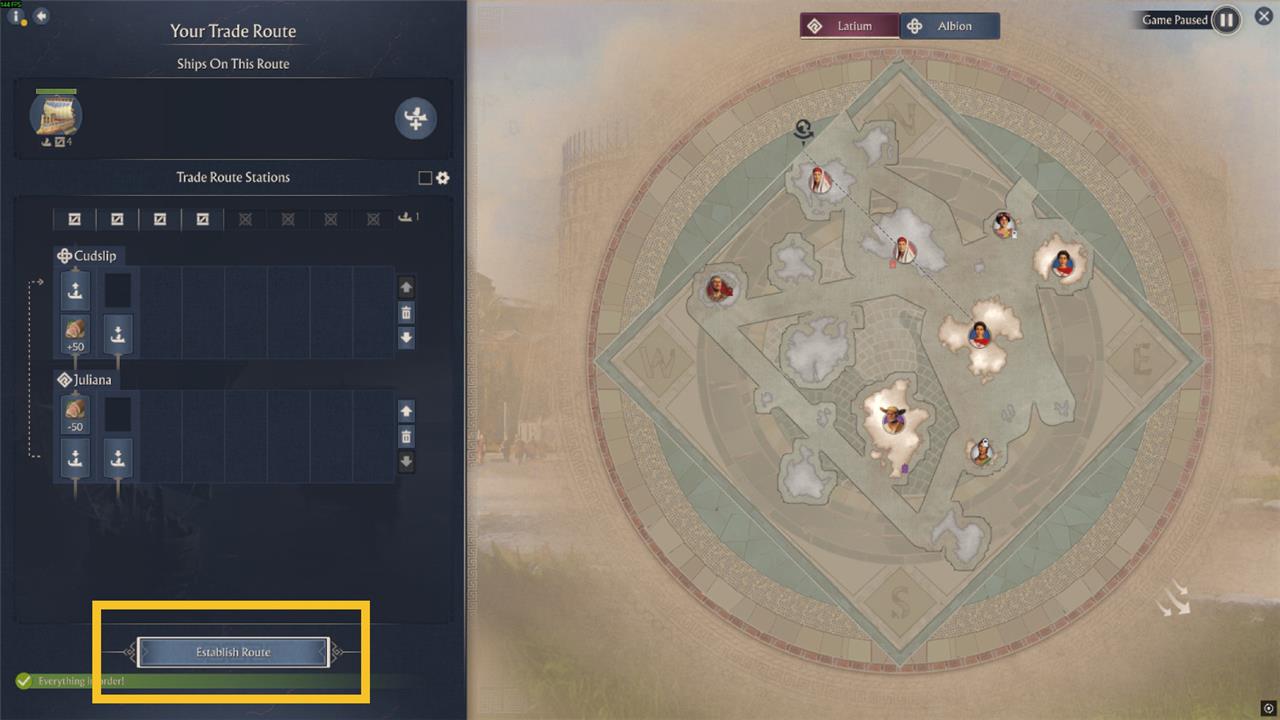Select the +50 goods slot at Cudslip
This screenshot has width=1280, height=720.
pos(75,334)
